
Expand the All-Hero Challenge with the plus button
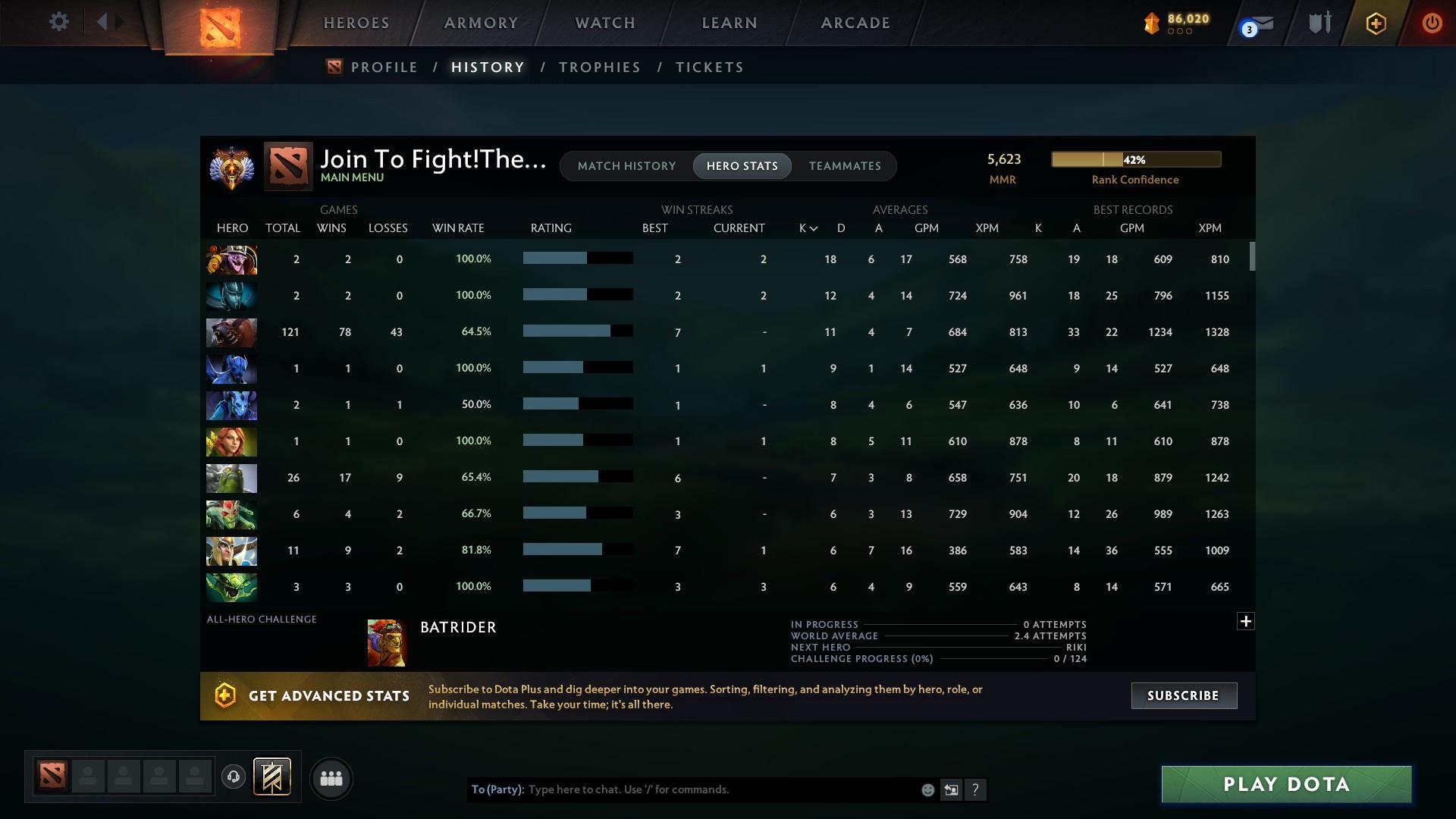click(x=1246, y=620)
